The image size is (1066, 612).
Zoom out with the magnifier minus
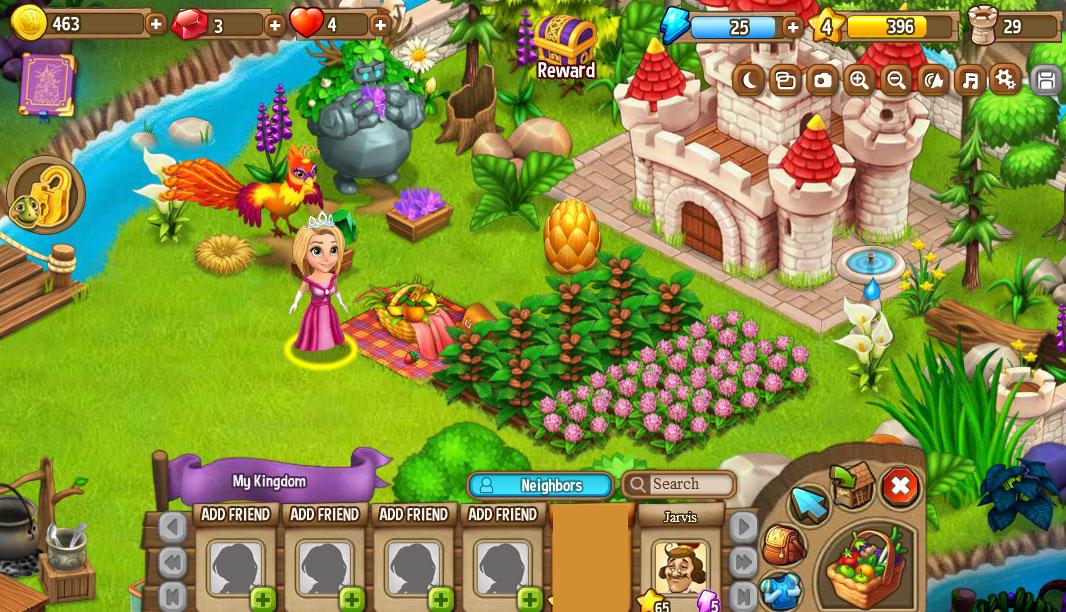click(896, 80)
